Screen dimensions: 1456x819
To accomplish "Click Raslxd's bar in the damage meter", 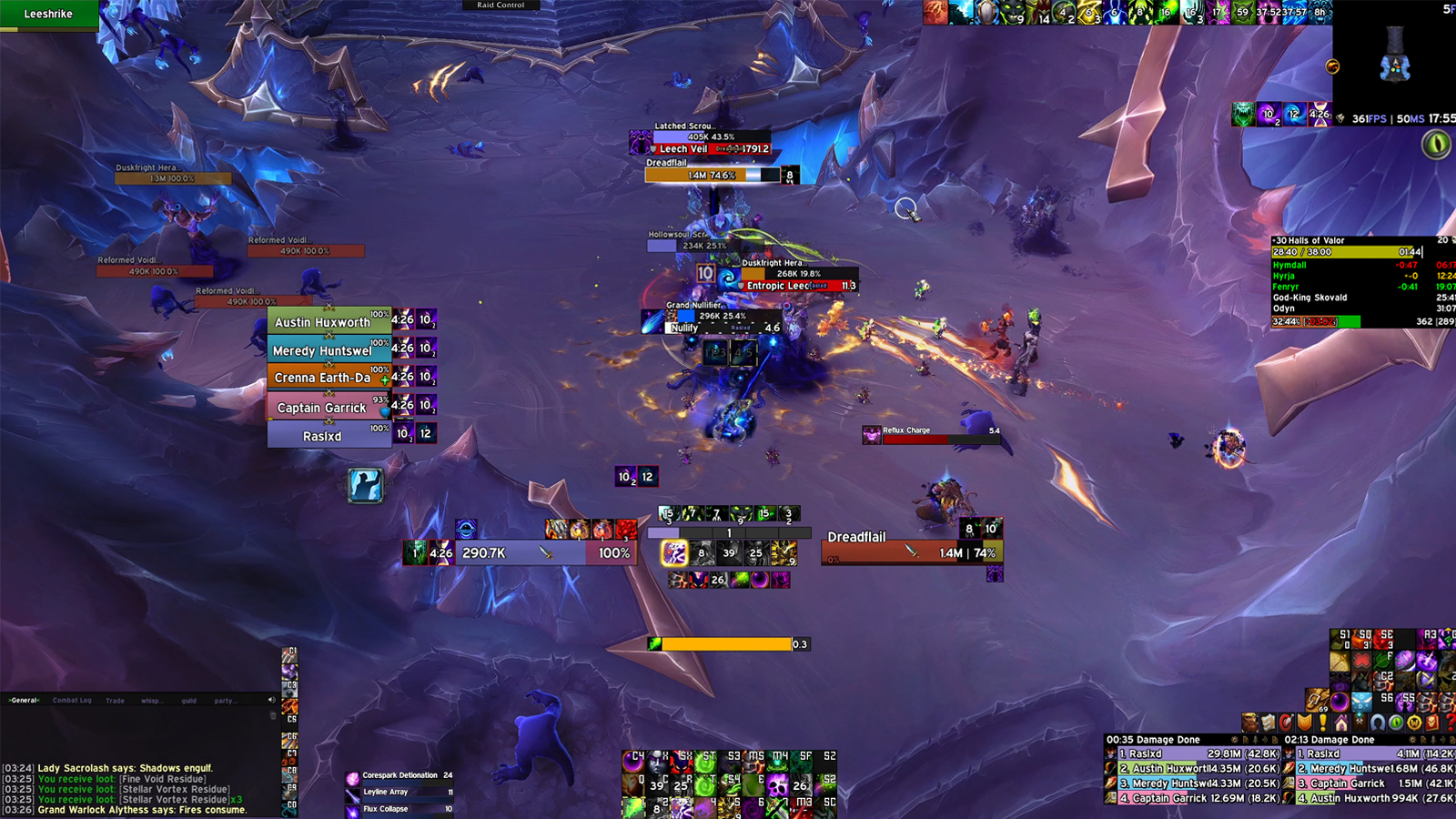I will click(1183, 753).
